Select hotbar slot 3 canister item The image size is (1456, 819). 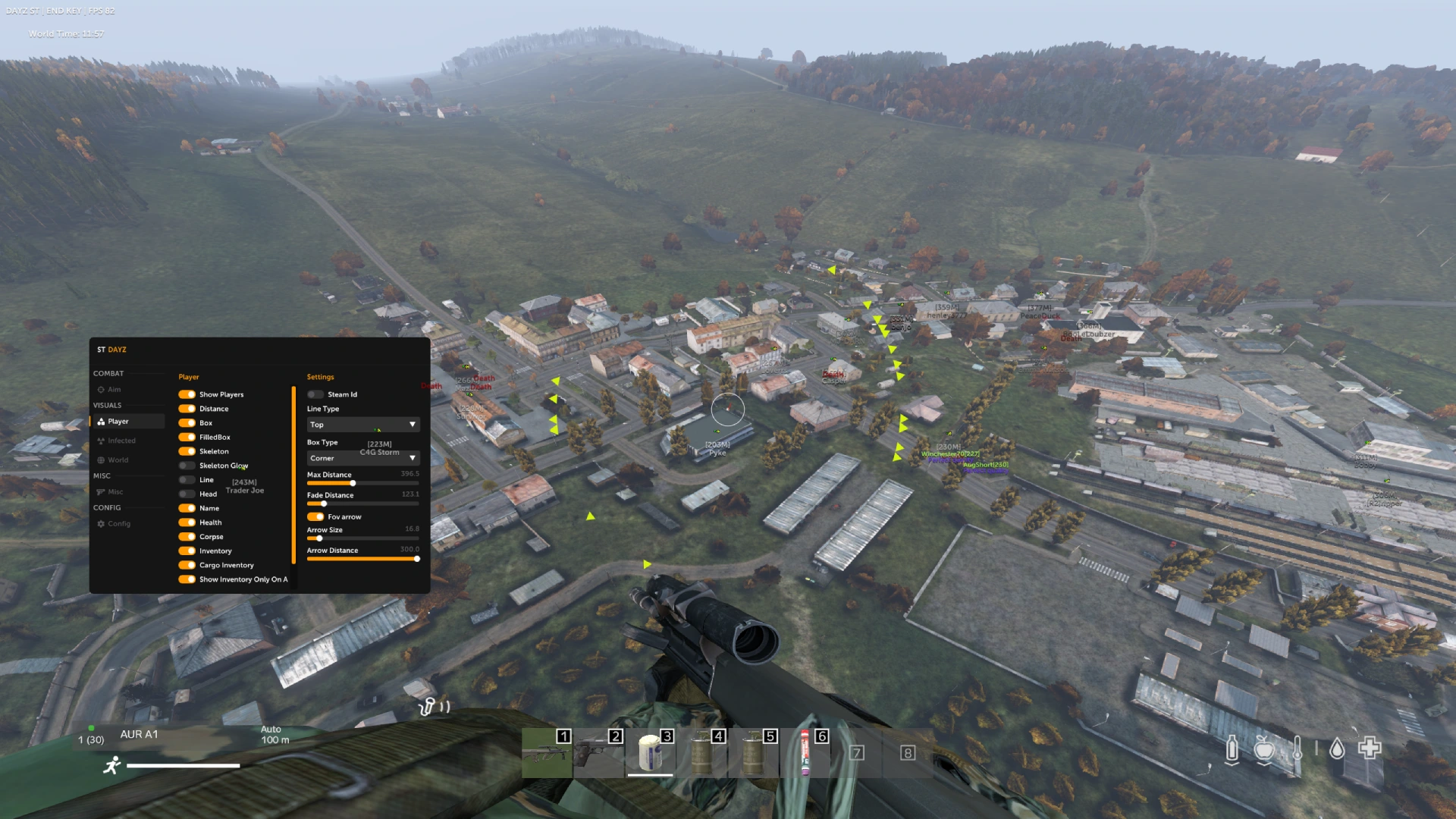[650, 753]
